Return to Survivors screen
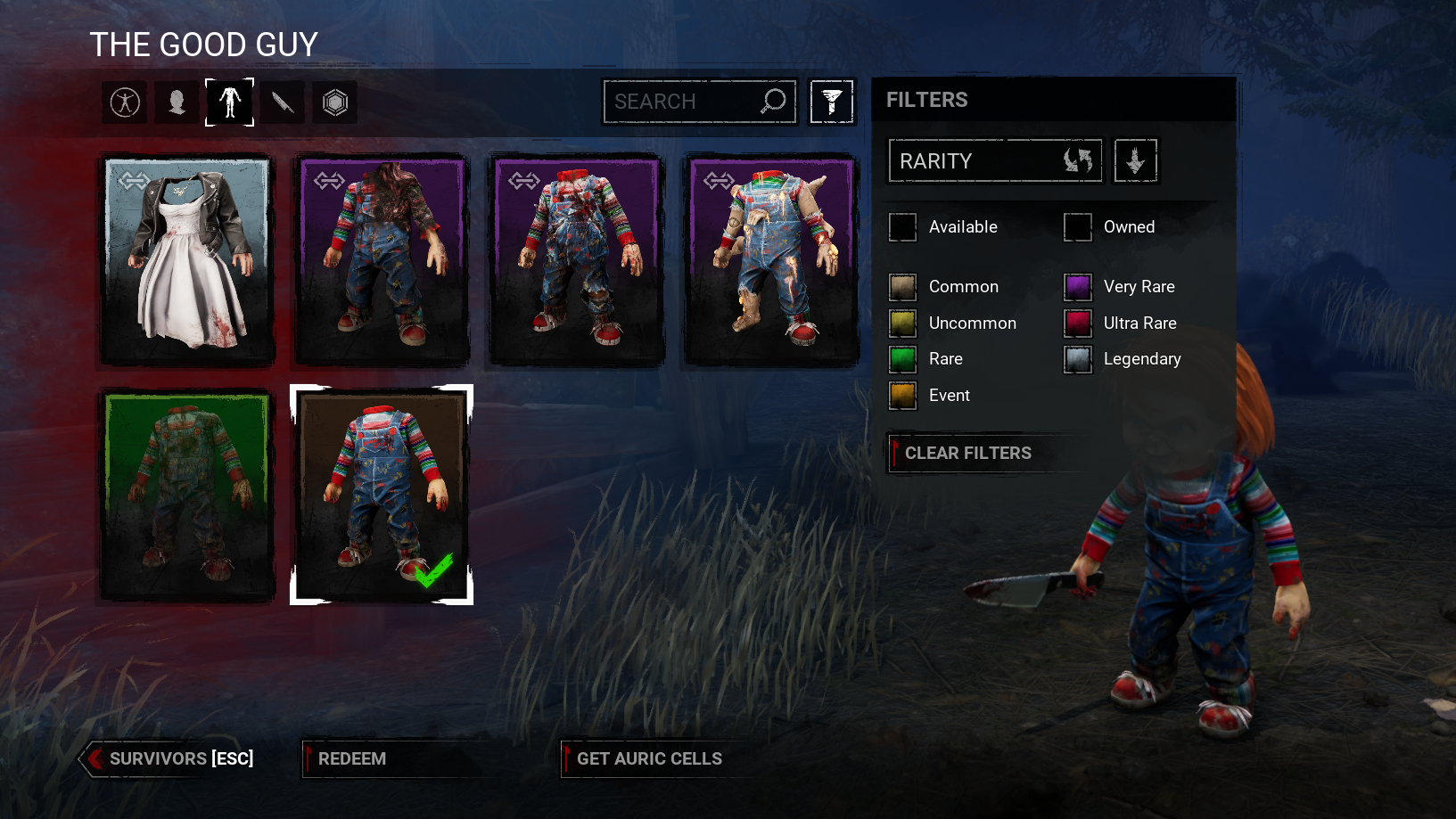The image size is (1456, 819). coord(169,758)
